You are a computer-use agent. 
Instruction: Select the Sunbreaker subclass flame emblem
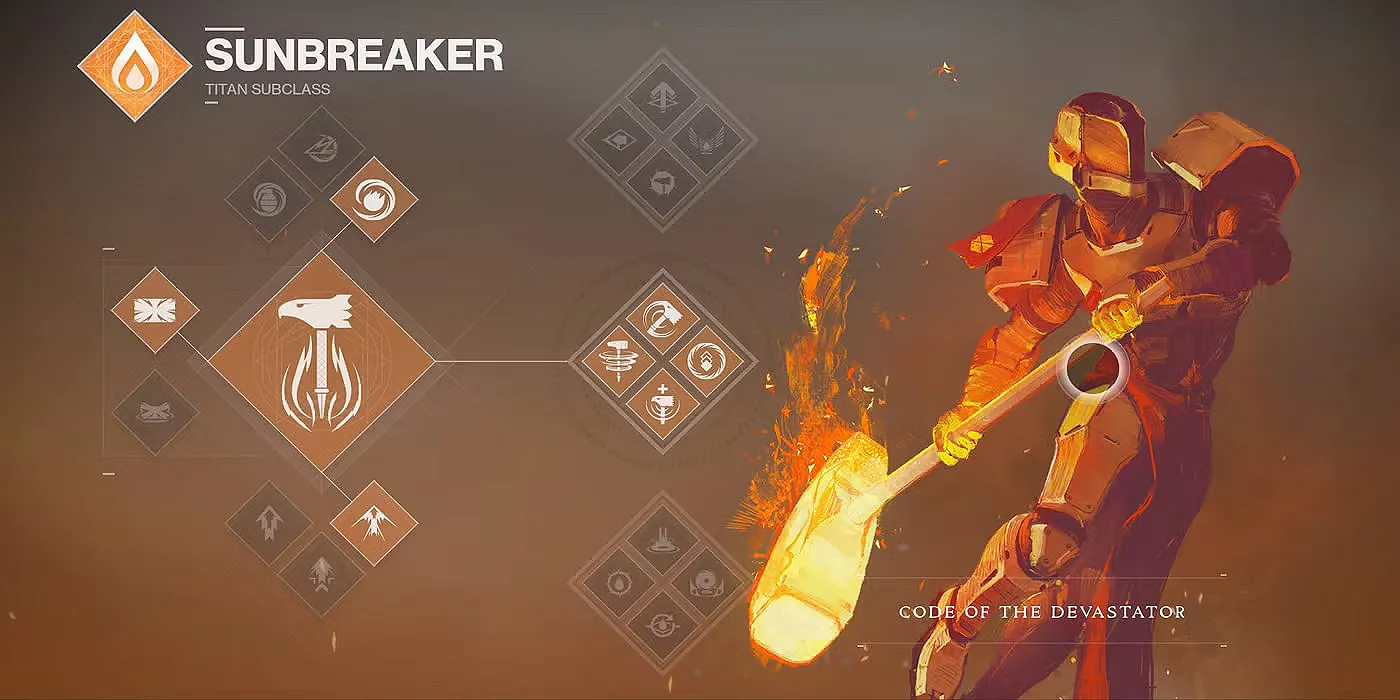pos(134,66)
